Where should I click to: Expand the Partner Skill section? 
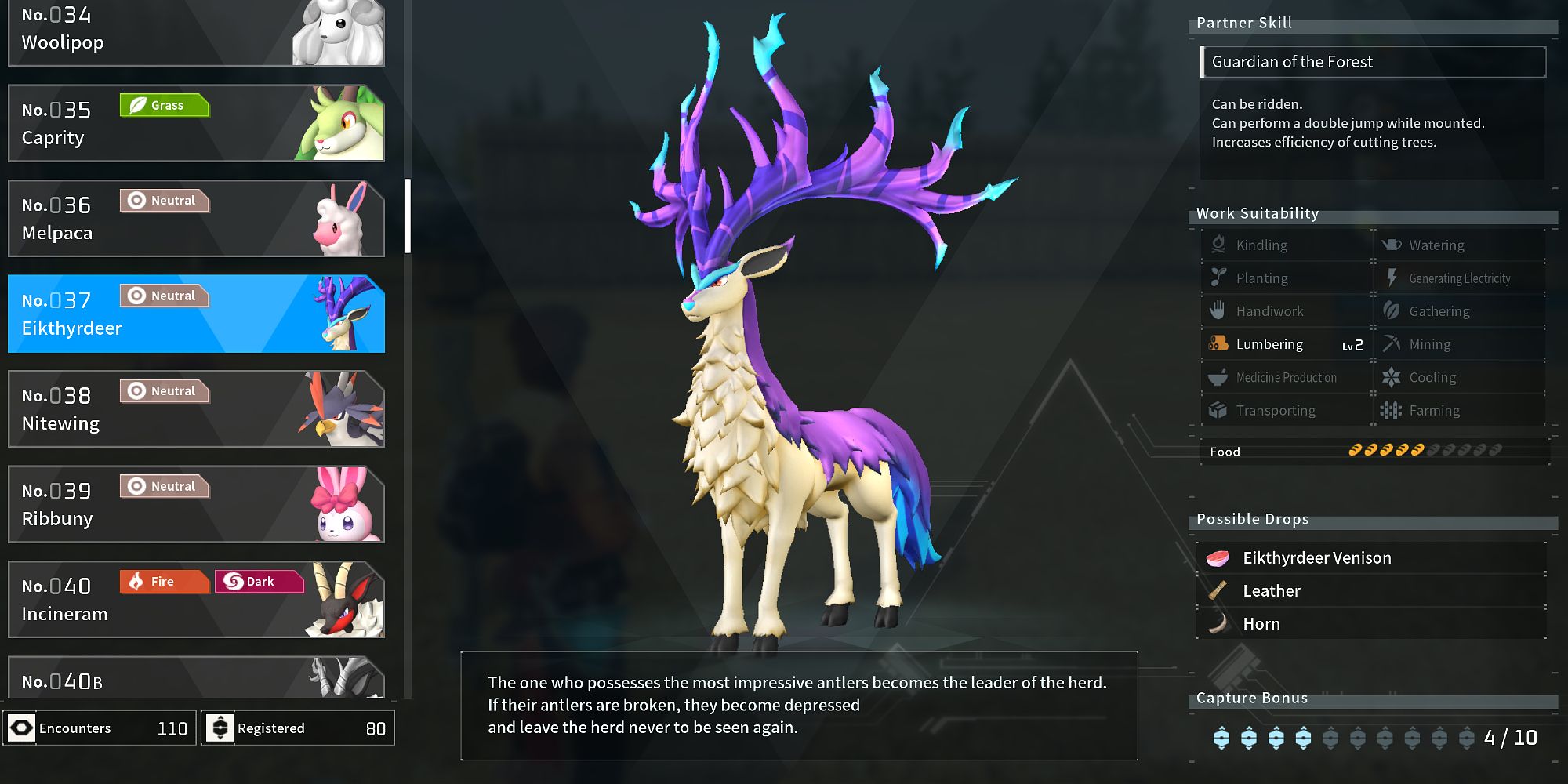pos(1243,23)
